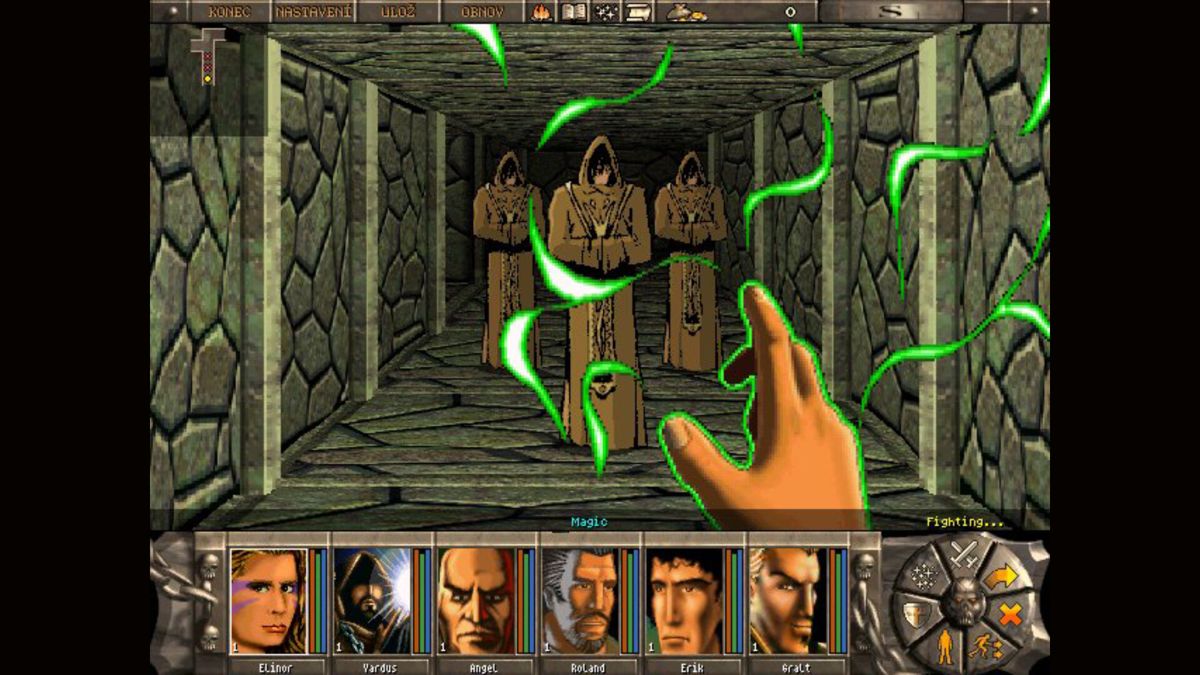Viewport: 1200px width, 675px height.
Task: Activate the crossed swords attack action
Action: click(x=964, y=553)
